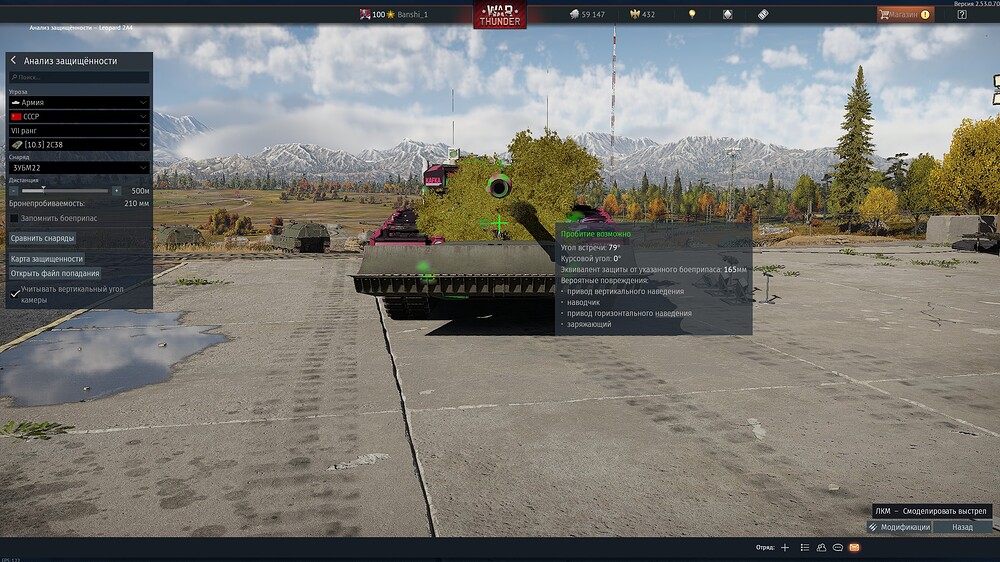The image size is (1000, 562).
Task: Decrease distance with the minus button
Action: pos(14,190)
